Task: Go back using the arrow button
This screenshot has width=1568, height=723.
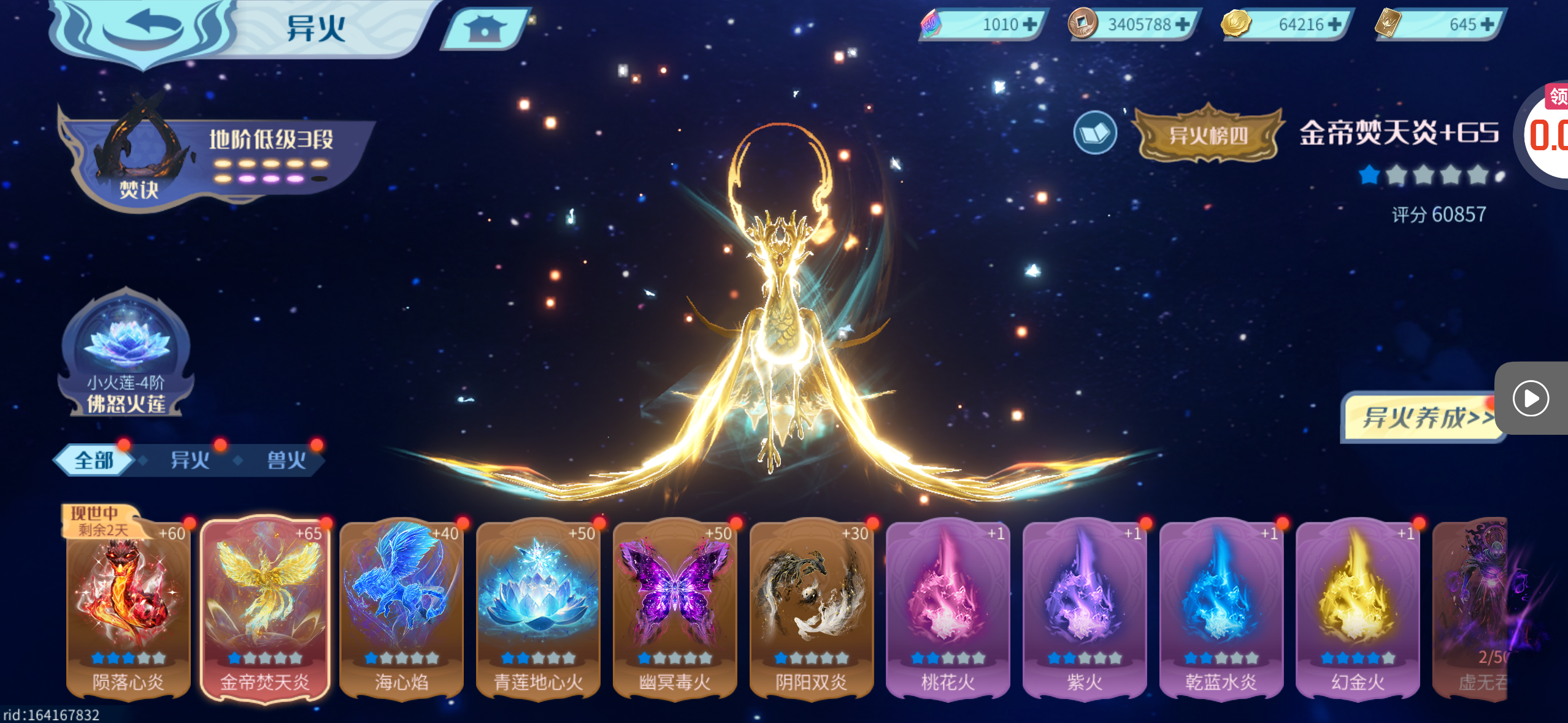Action: 145,28
